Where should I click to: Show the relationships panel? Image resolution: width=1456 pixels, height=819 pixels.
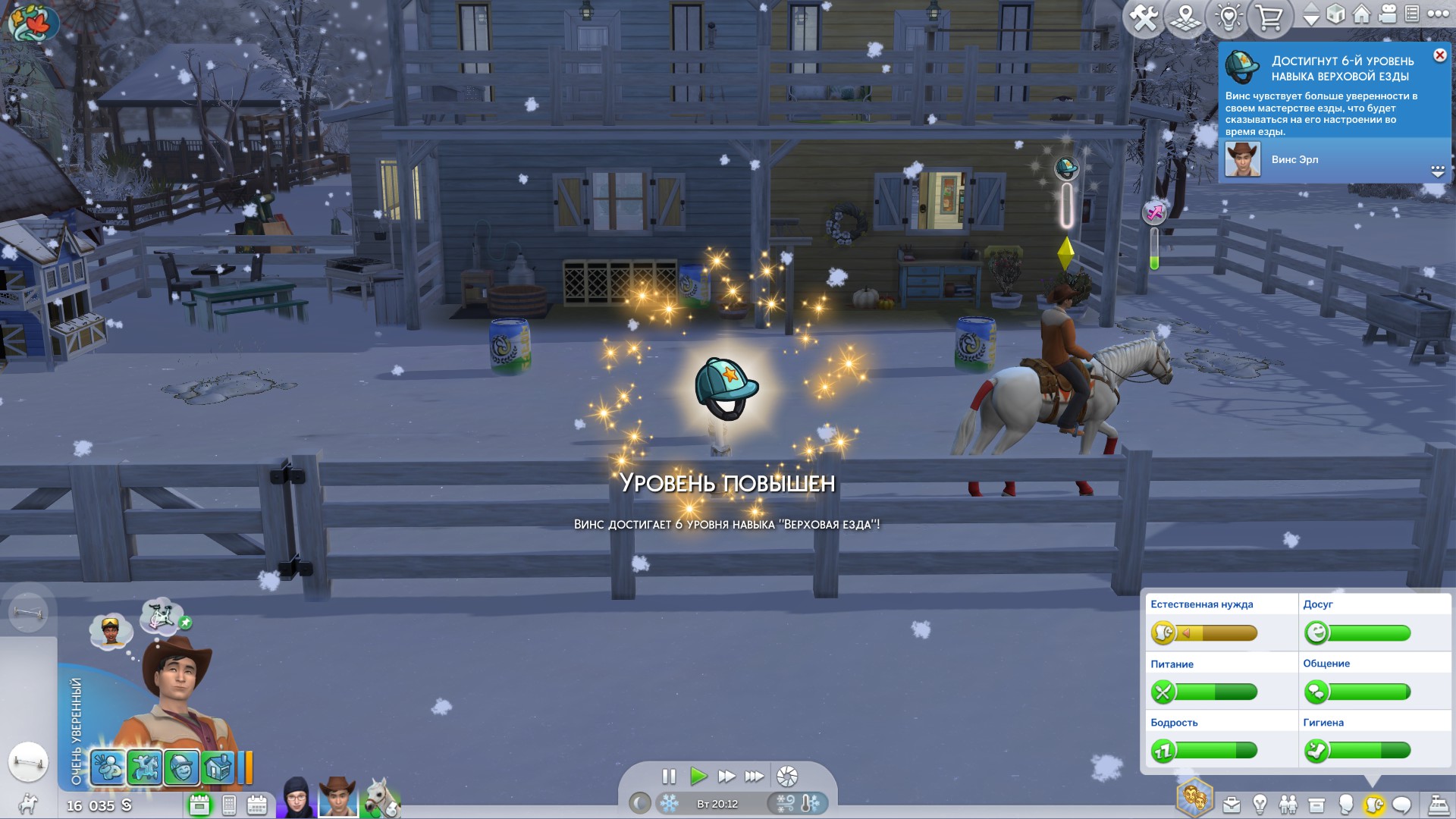(x=1288, y=804)
